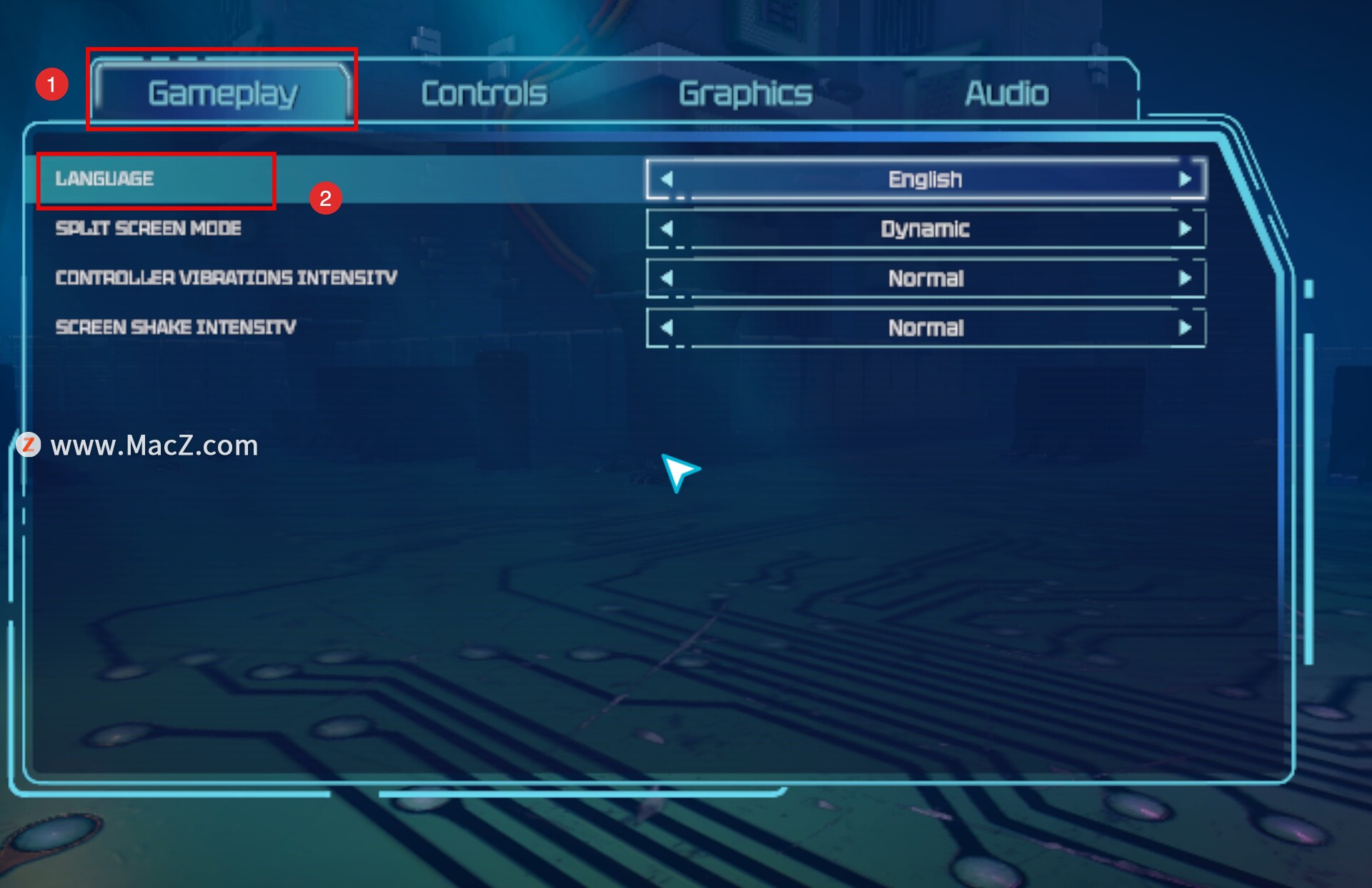Decrease controller vibrations intensity with left arrow
The width and height of the screenshot is (1372, 888).
[x=667, y=278]
